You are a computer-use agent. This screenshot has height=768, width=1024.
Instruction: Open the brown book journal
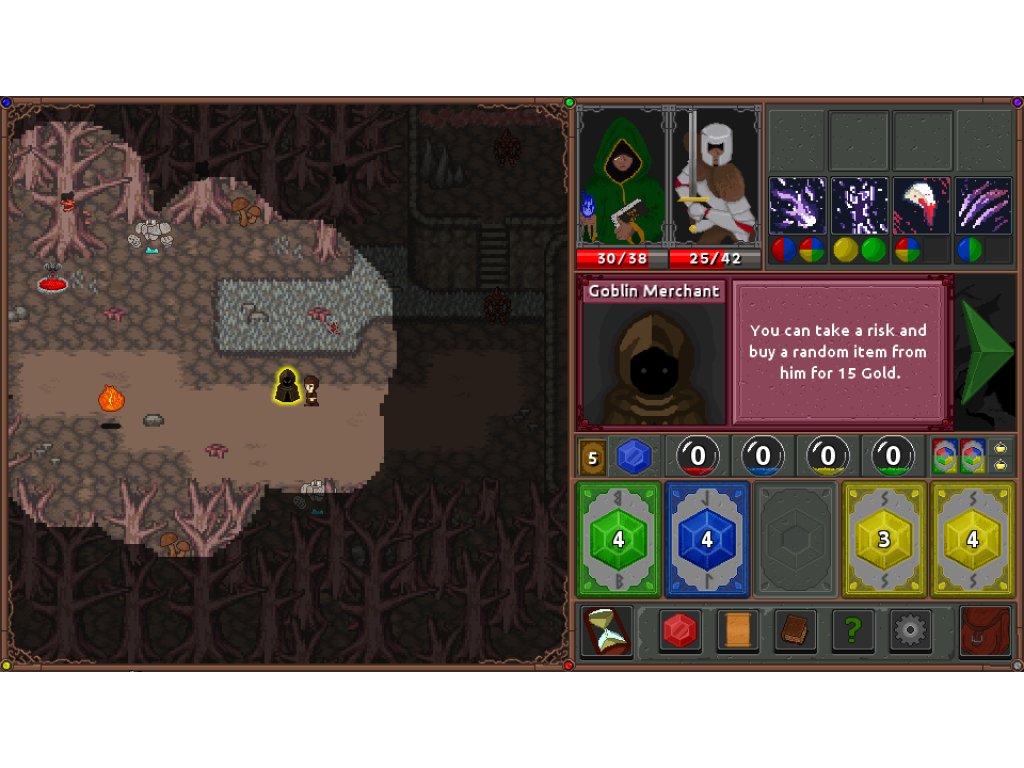[795, 631]
